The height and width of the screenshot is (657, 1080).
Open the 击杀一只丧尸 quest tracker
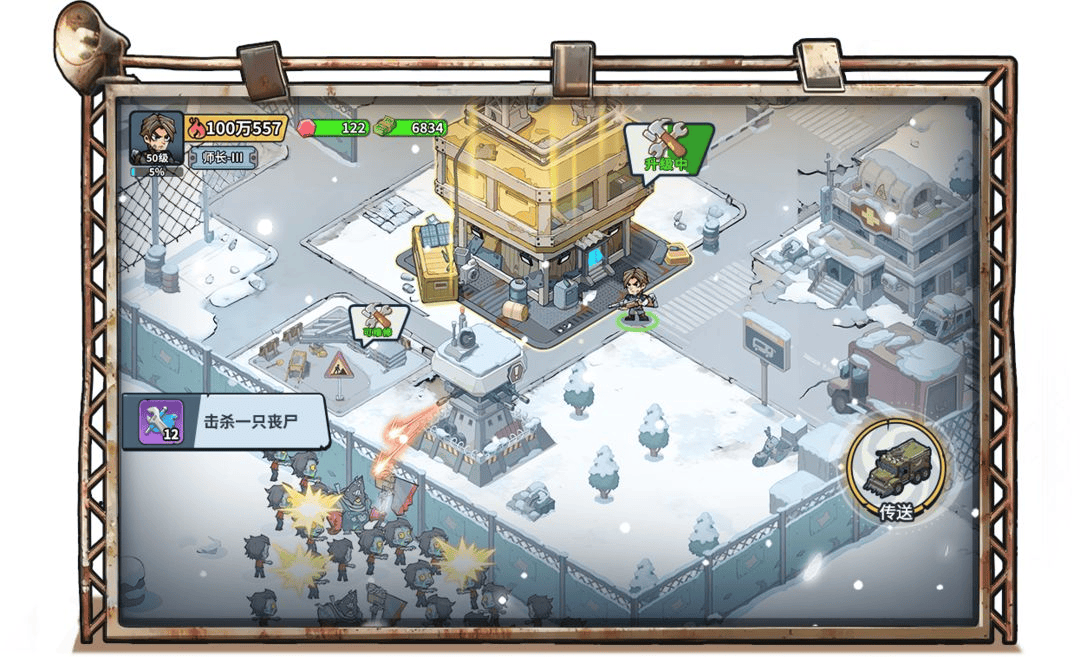coord(225,421)
